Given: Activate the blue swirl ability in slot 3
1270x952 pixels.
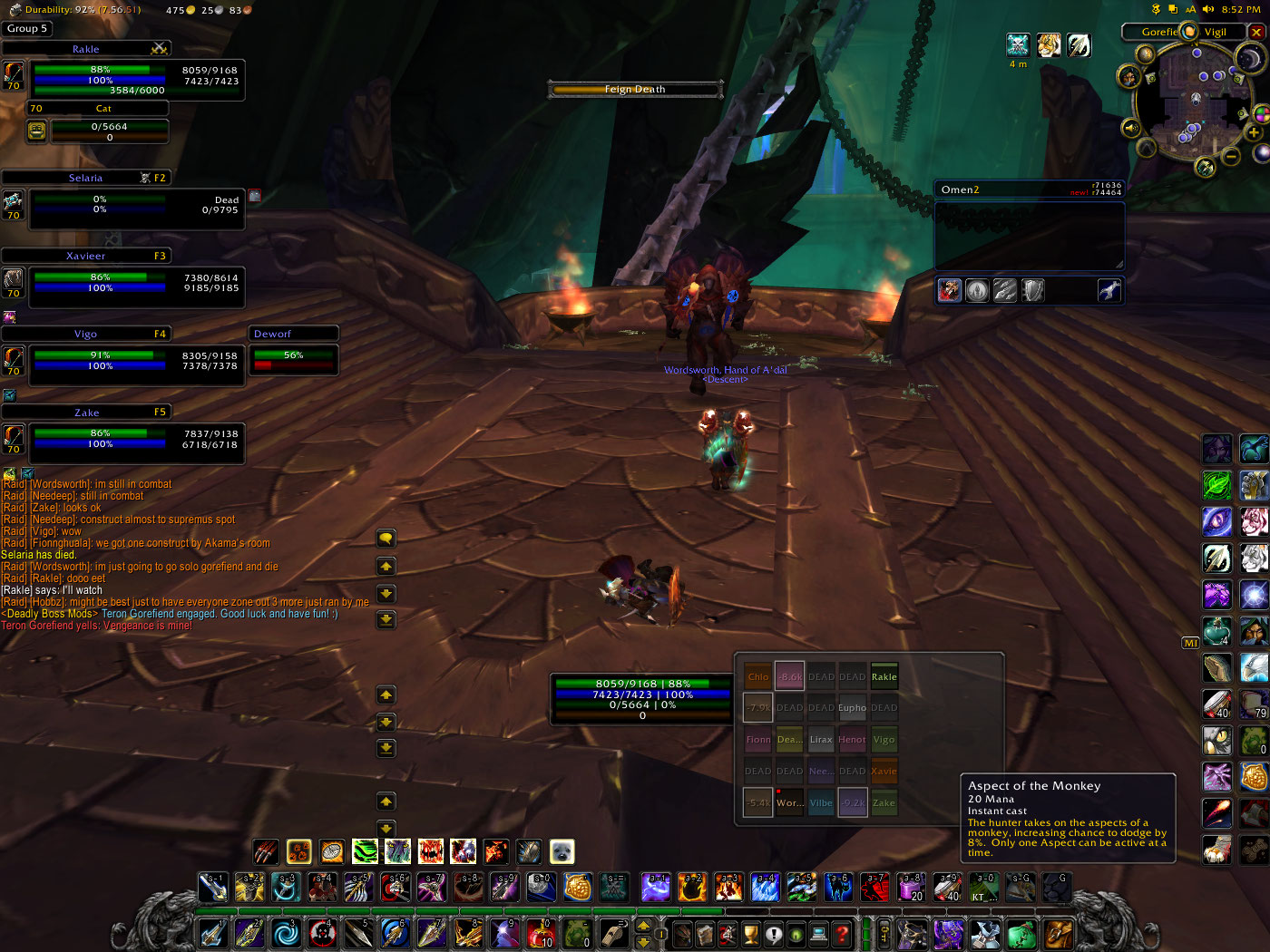Looking at the screenshot, I should click(286, 933).
